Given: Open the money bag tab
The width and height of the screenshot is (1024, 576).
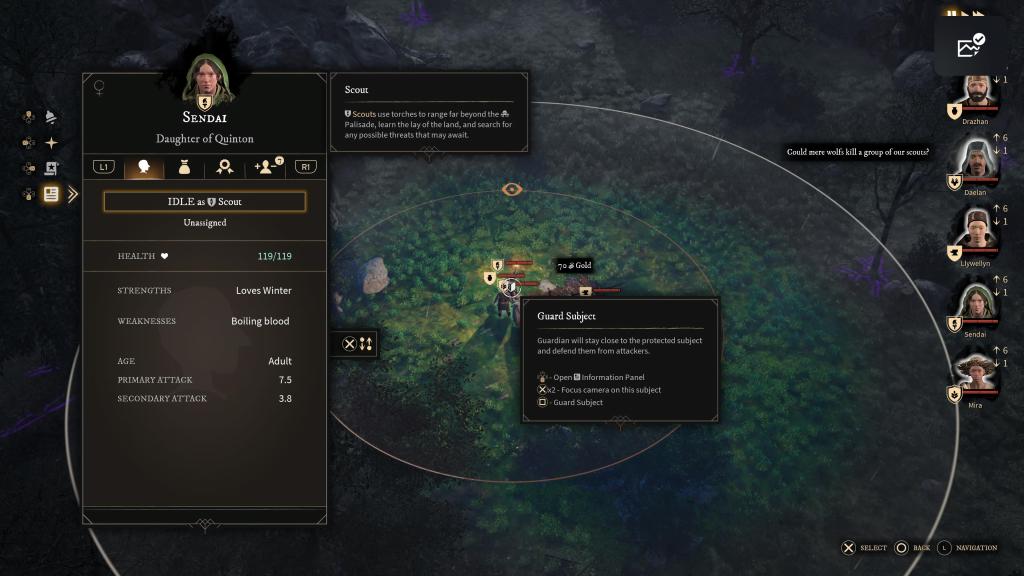Looking at the screenshot, I should point(184,167).
